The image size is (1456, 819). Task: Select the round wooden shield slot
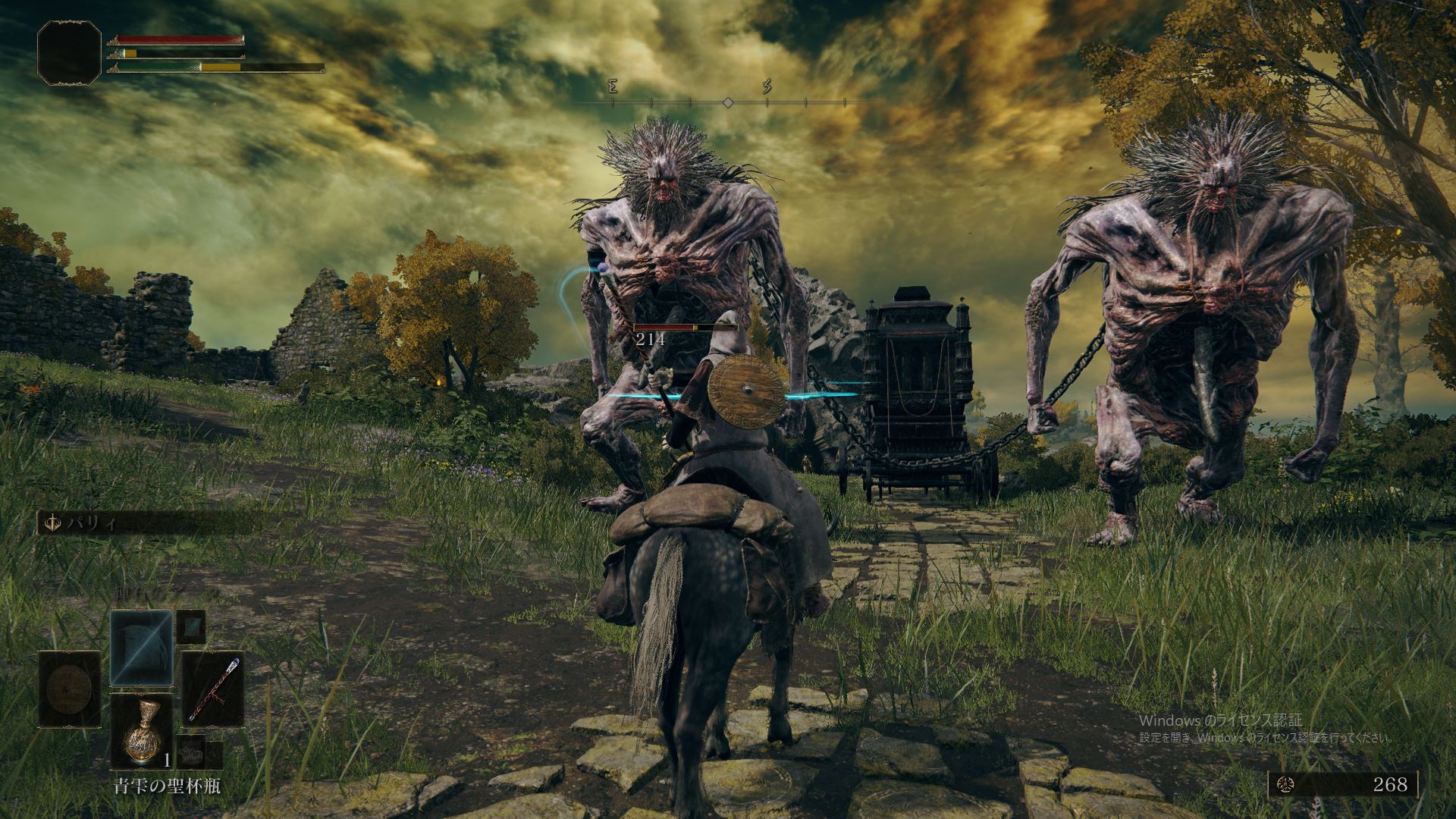tap(70, 689)
